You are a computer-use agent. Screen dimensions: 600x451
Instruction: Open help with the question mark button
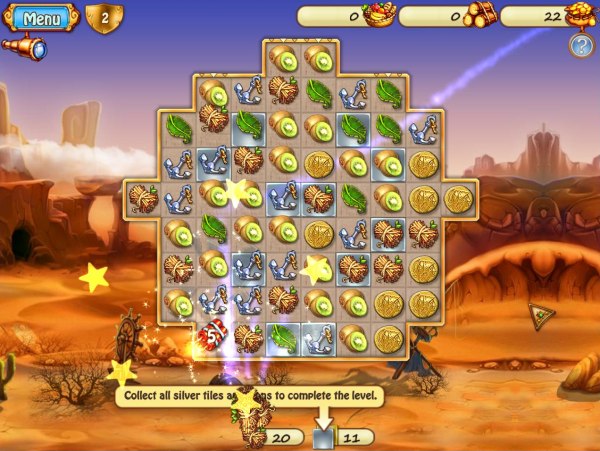click(x=580, y=45)
